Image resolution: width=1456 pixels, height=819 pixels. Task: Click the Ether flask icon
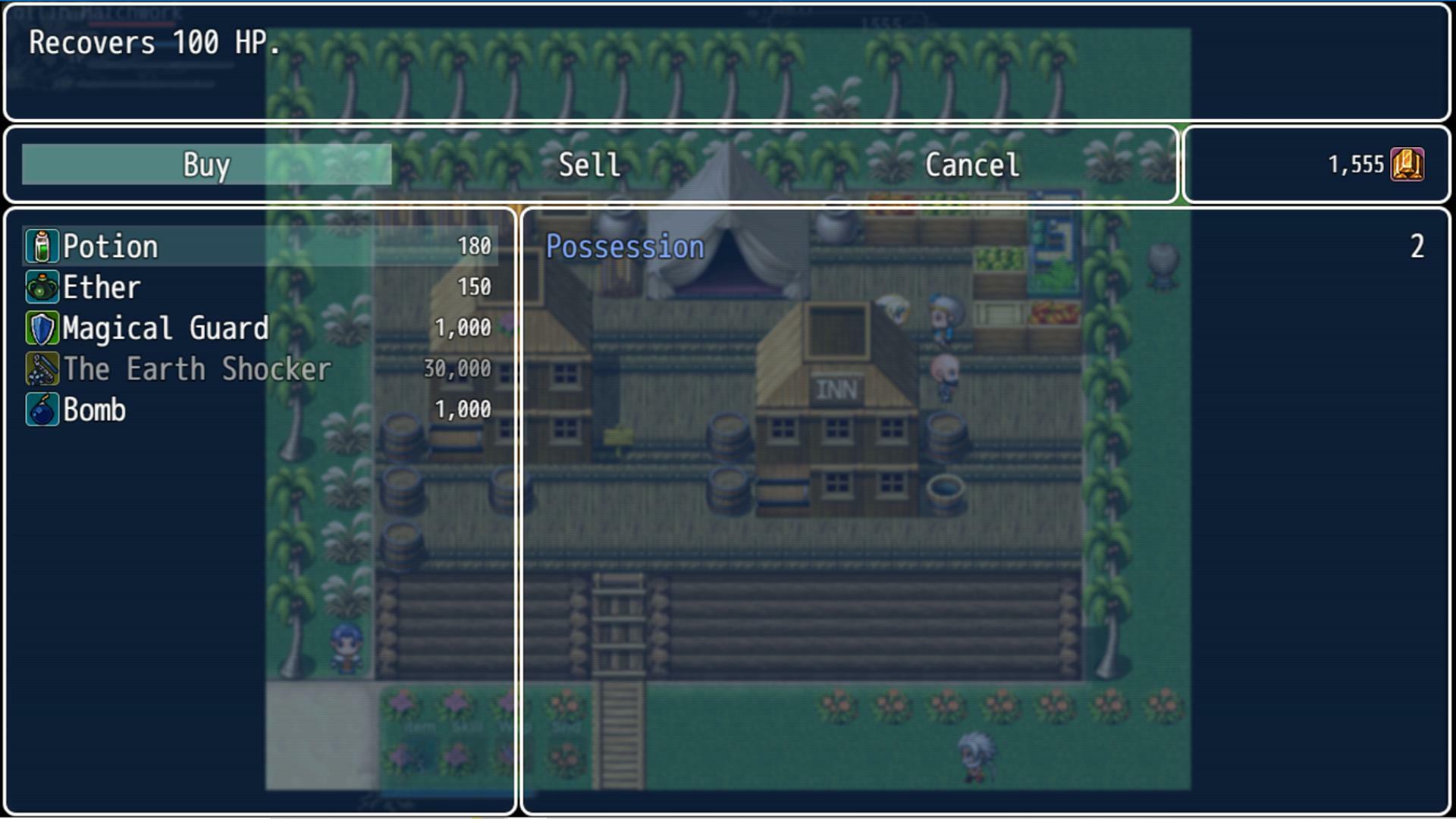pyautogui.click(x=42, y=287)
